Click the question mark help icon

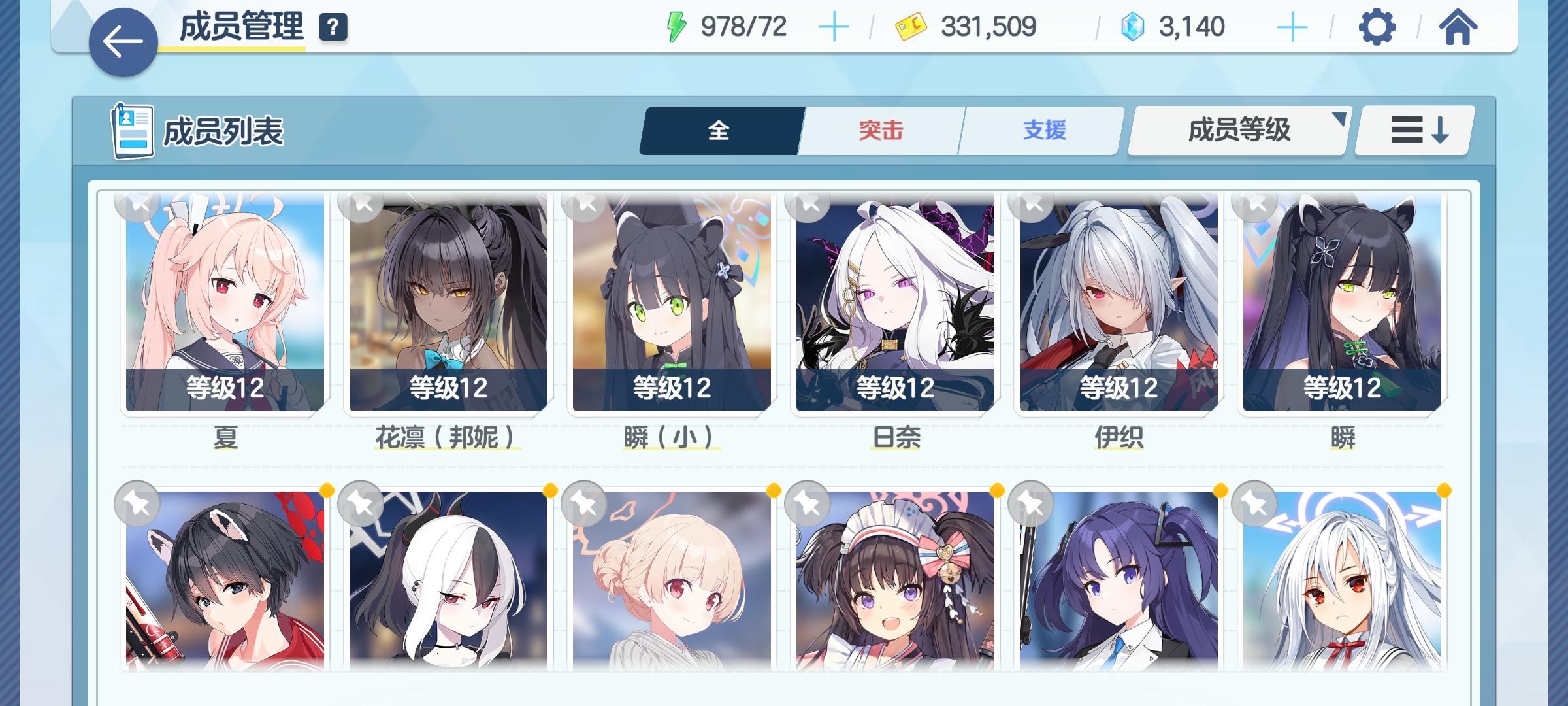tap(333, 27)
